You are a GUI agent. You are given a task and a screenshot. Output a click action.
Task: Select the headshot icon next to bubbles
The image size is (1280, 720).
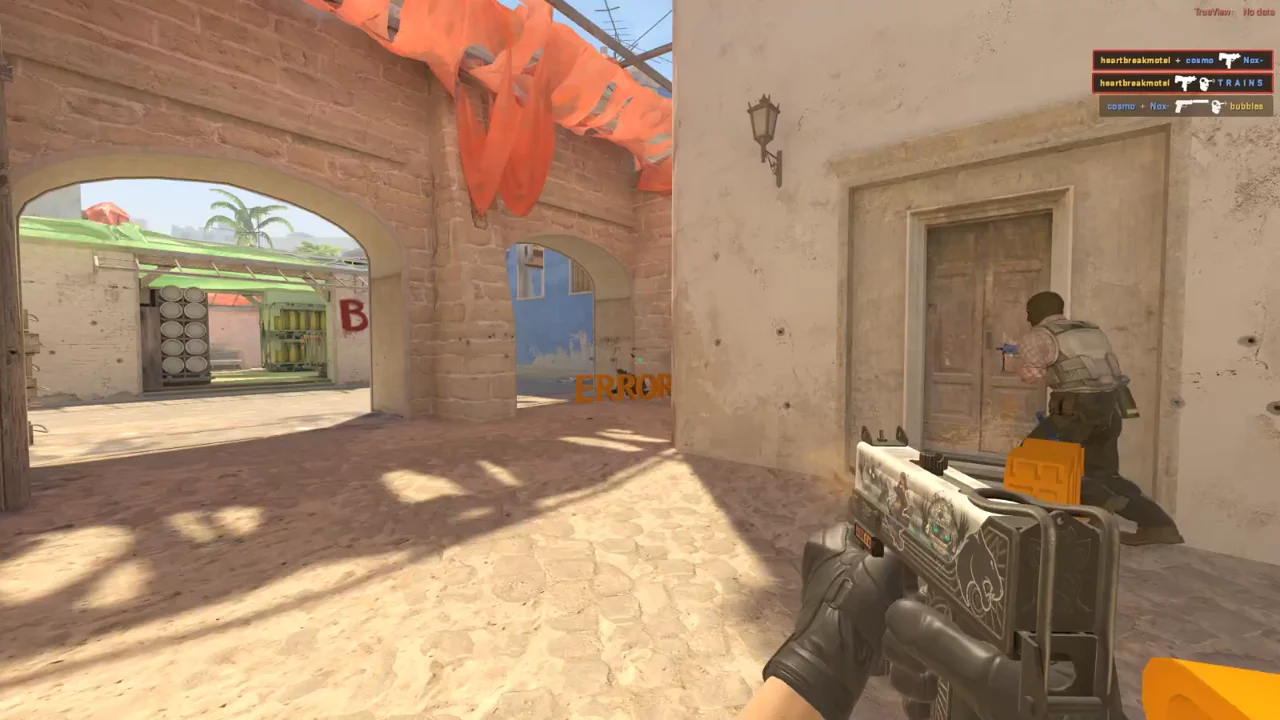tap(1218, 106)
